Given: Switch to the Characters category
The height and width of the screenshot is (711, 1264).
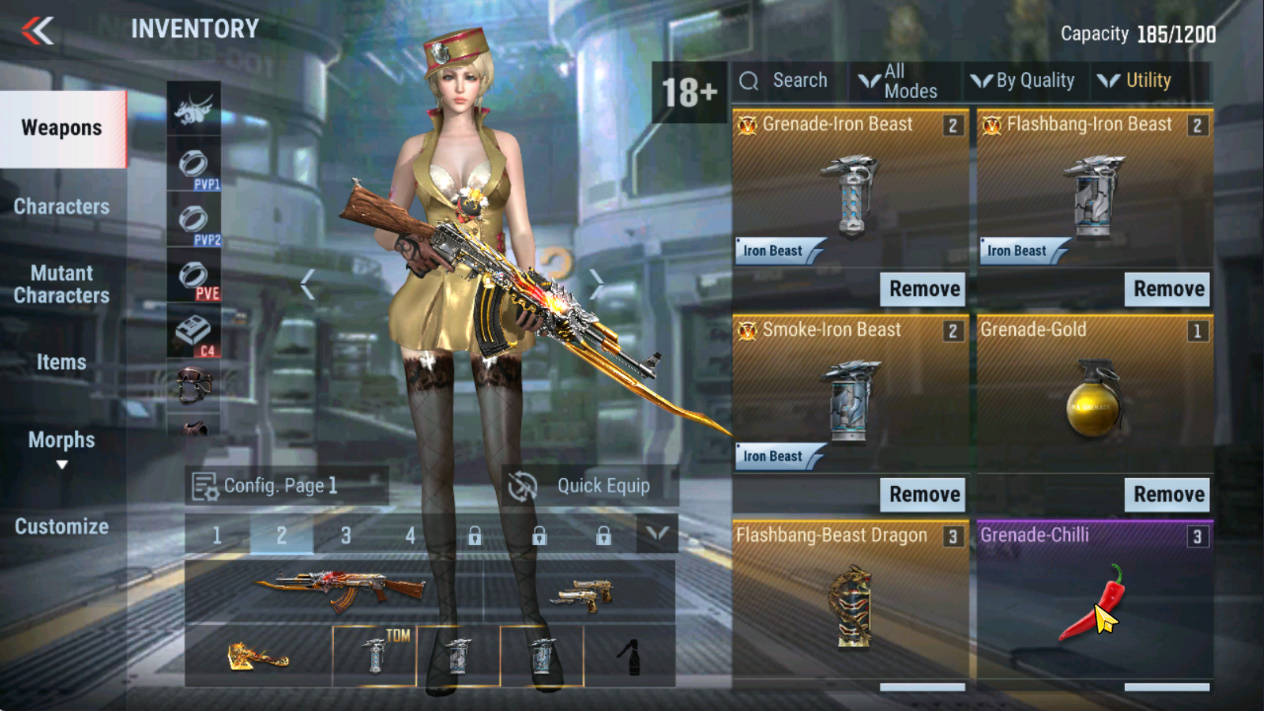Looking at the screenshot, I should click(x=62, y=207).
